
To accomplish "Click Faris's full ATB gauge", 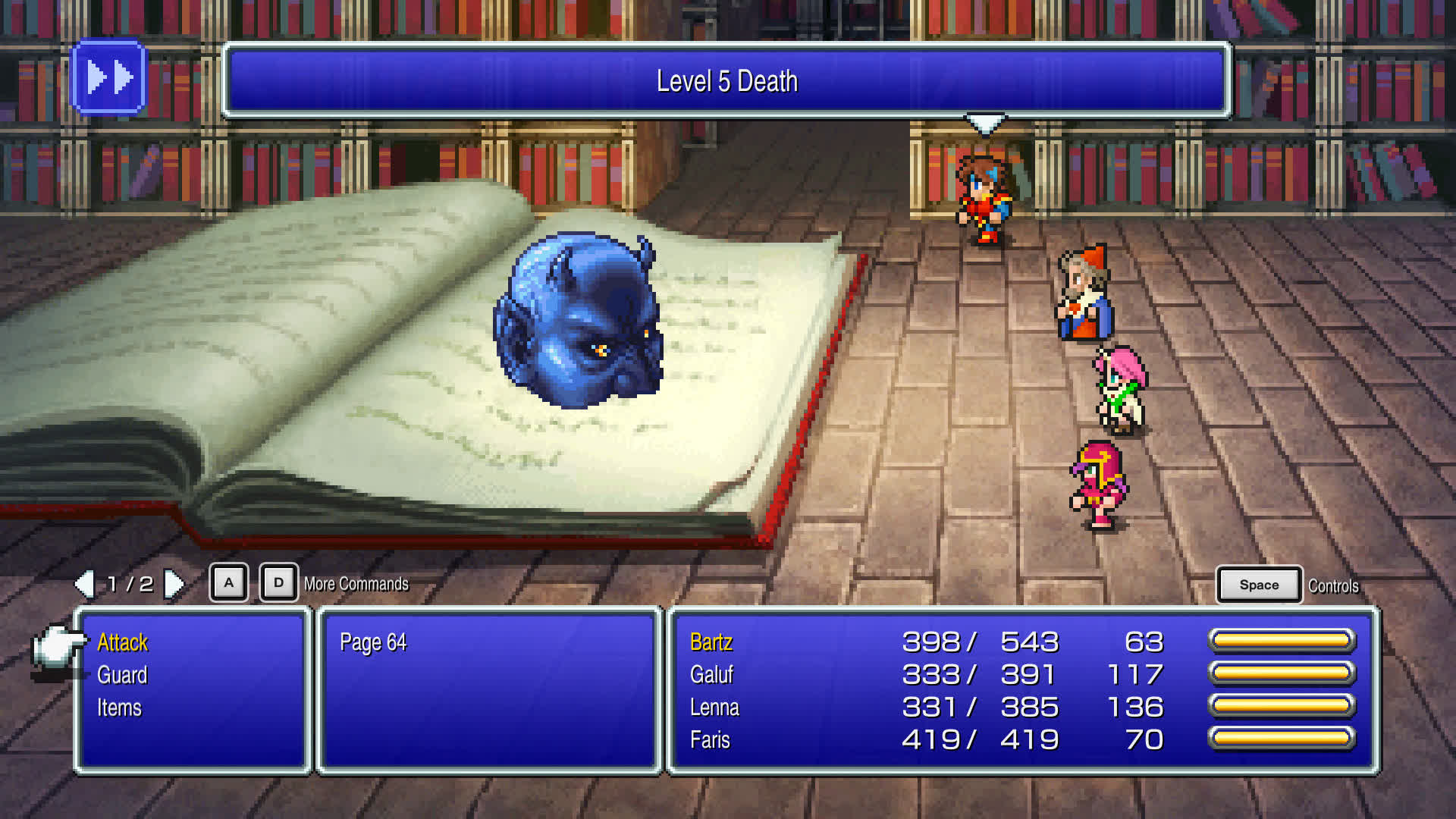I will (x=1282, y=739).
